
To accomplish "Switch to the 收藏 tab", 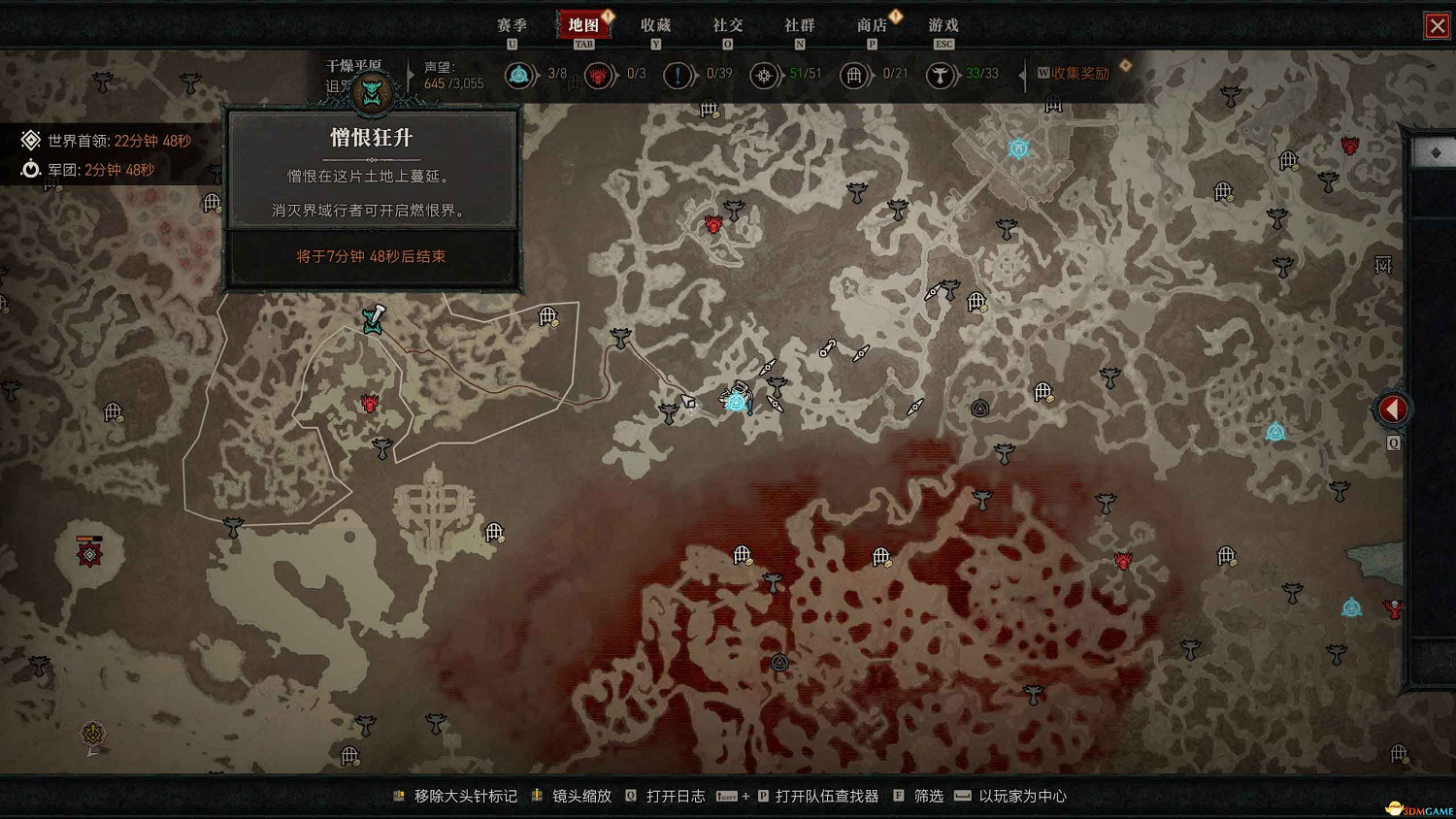I will (656, 25).
